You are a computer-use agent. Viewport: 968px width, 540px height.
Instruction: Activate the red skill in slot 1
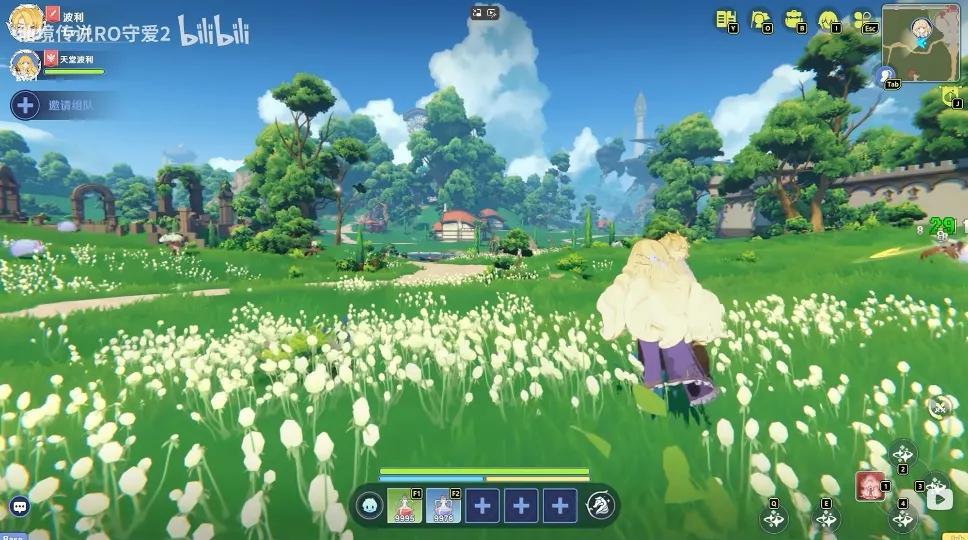tap(871, 486)
